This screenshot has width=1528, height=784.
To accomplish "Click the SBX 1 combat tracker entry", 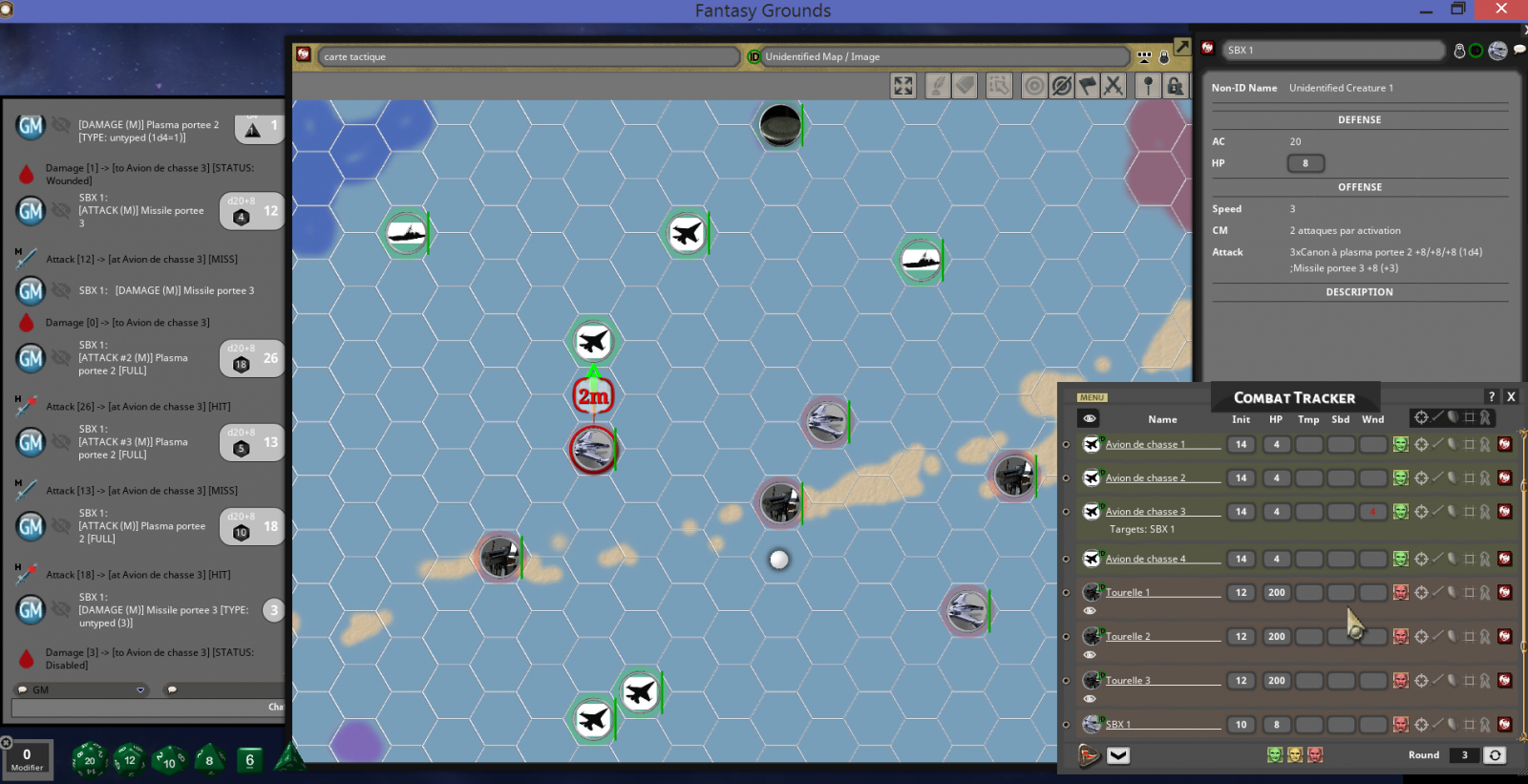I will point(1117,725).
